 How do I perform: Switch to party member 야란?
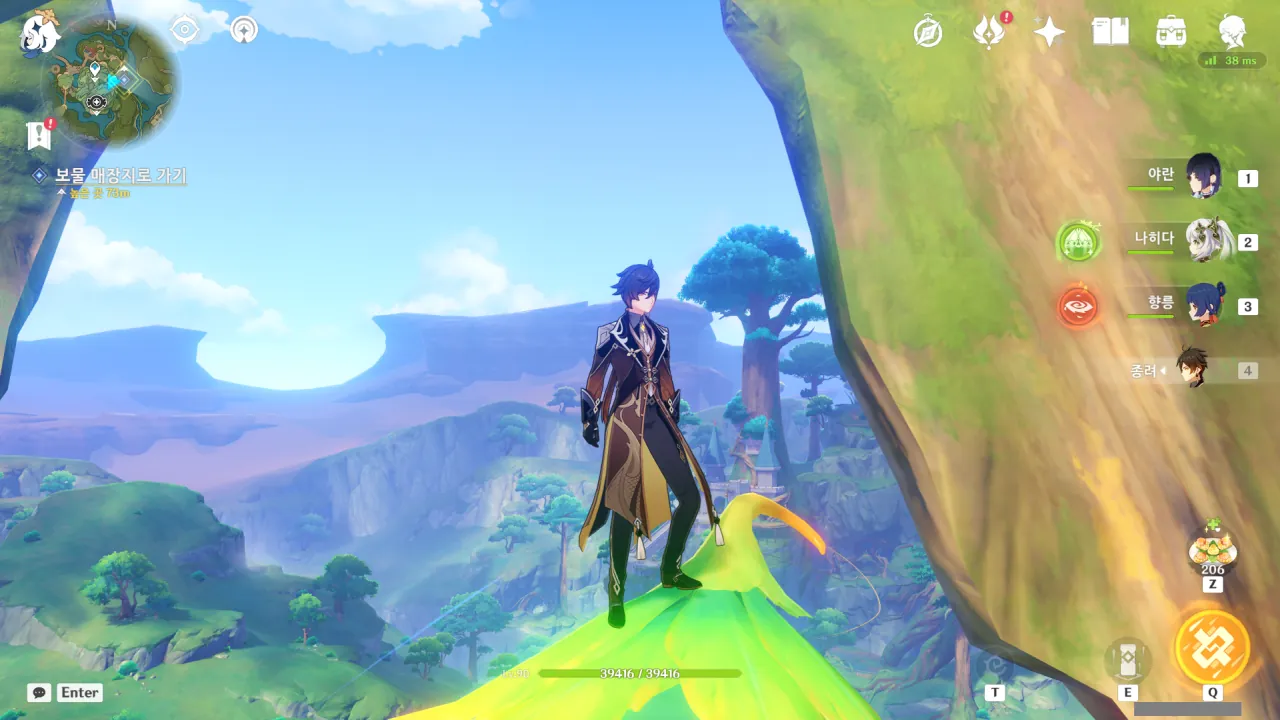point(1203,177)
